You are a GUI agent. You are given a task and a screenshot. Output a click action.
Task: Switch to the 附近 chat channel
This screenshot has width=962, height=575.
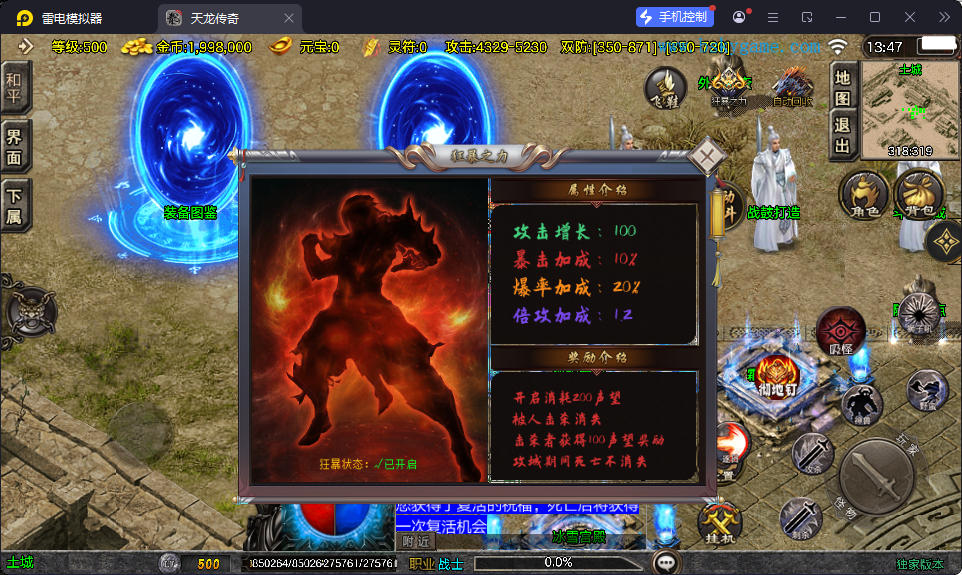(416, 541)
